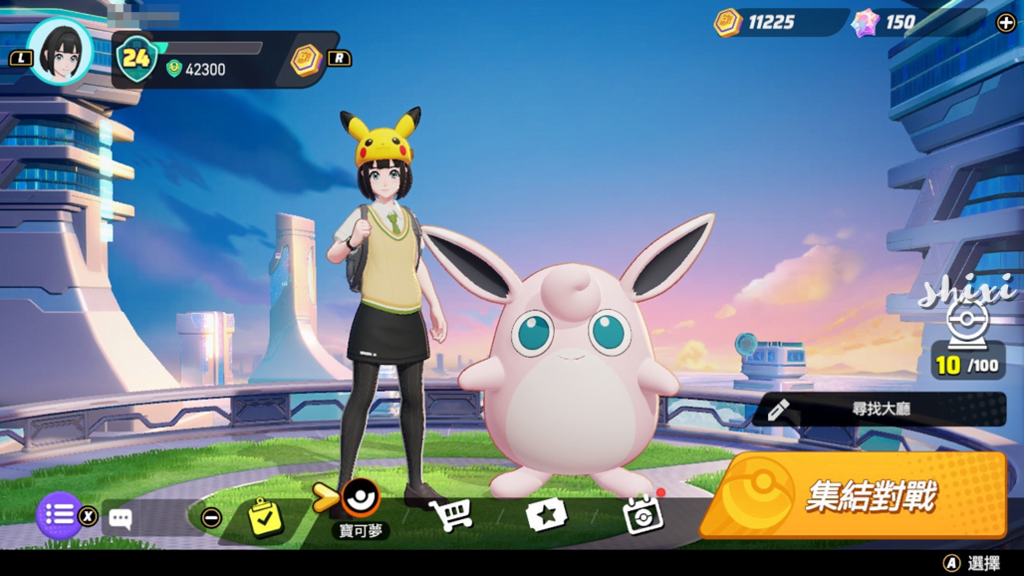Add gems with the plus button

coord(1005,23)
